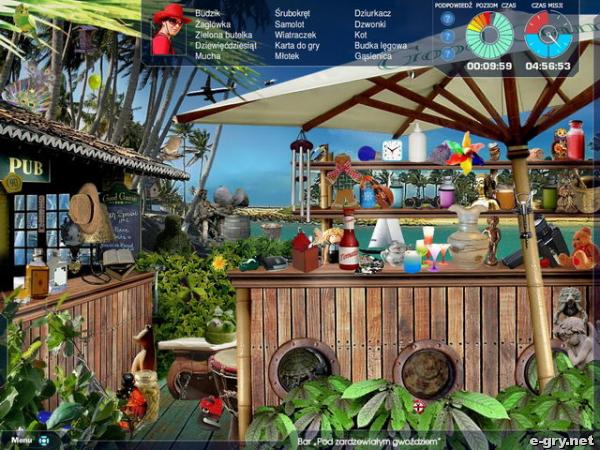Select Karta do gry list entry

(297, 45)
